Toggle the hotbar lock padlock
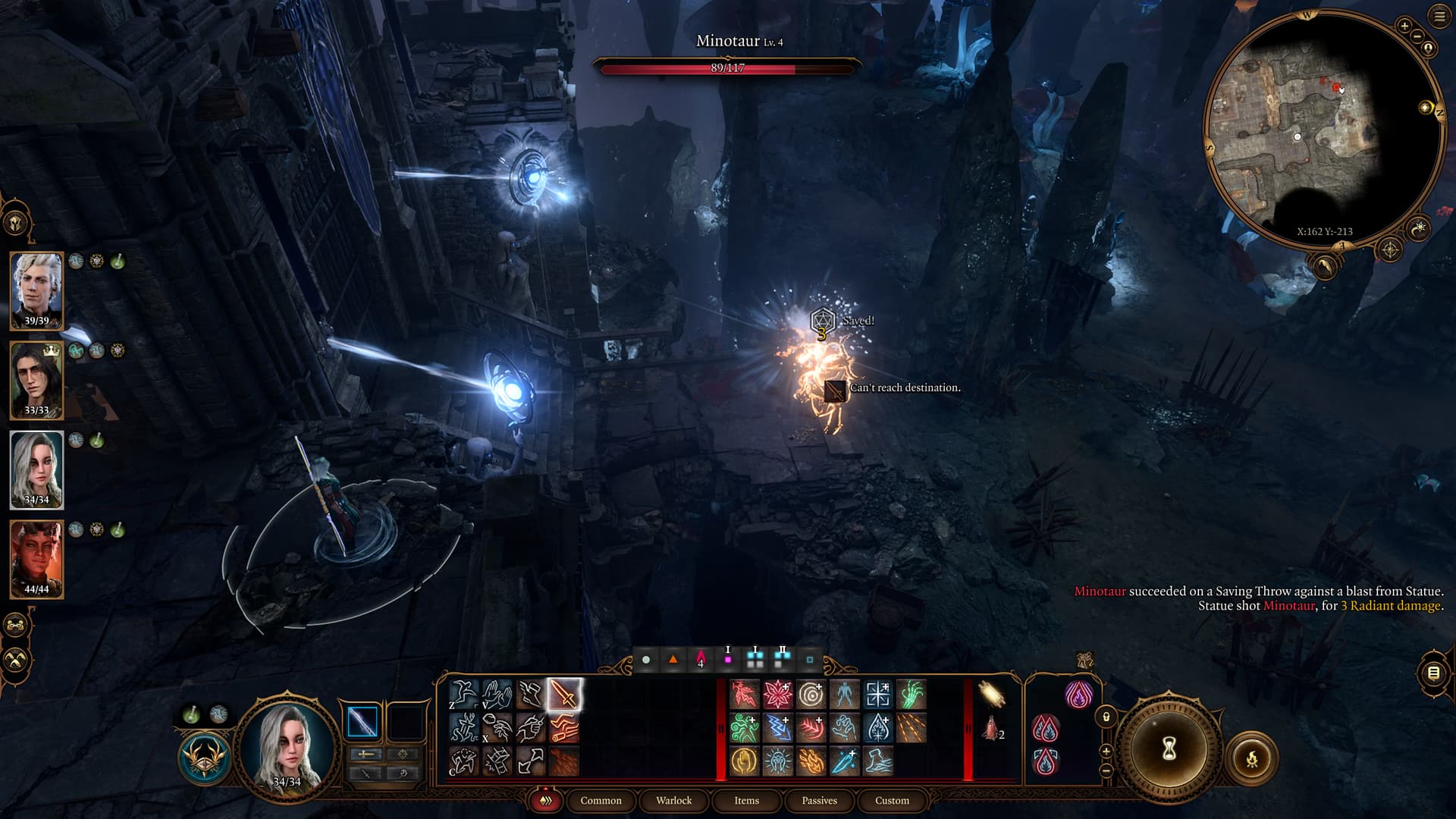The image size is (1456, 819). 1106,717
